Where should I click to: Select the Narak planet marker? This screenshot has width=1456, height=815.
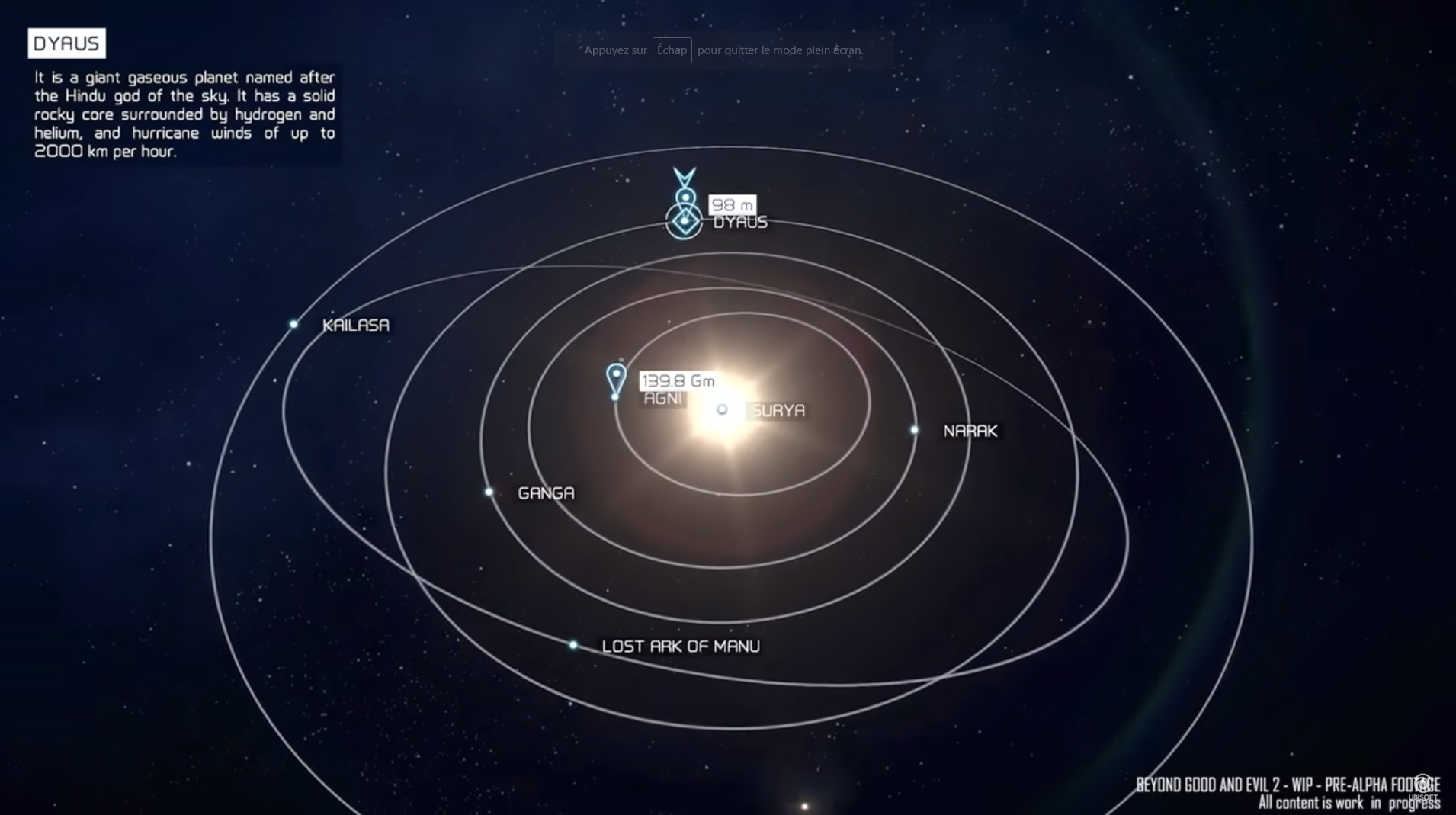click(x=915, y=430)
